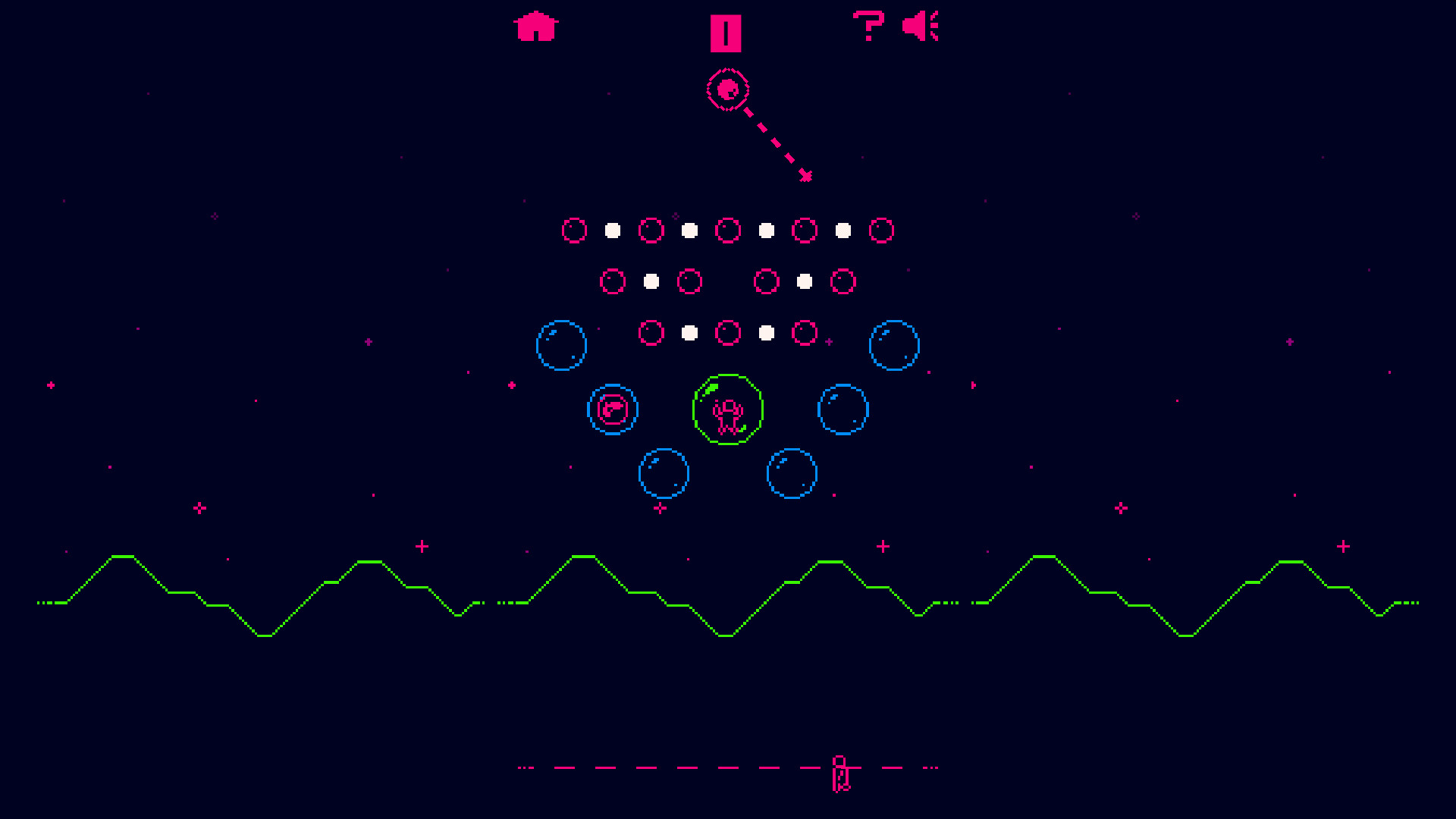Screen dimensions: 1456x819
Task: Click the pink creature trapped in a bubble
Action: 613,409
